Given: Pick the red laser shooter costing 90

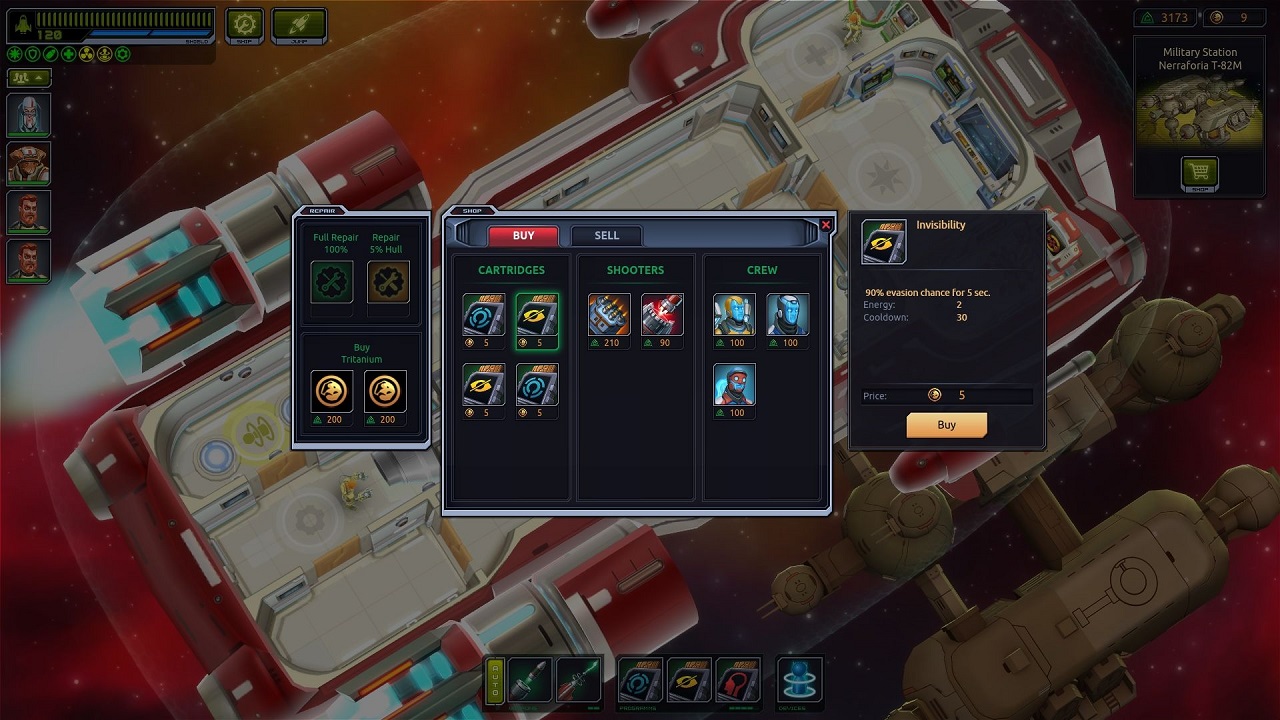Looking at the screenshot, I should pyautogui.click(x=662, y=315).
